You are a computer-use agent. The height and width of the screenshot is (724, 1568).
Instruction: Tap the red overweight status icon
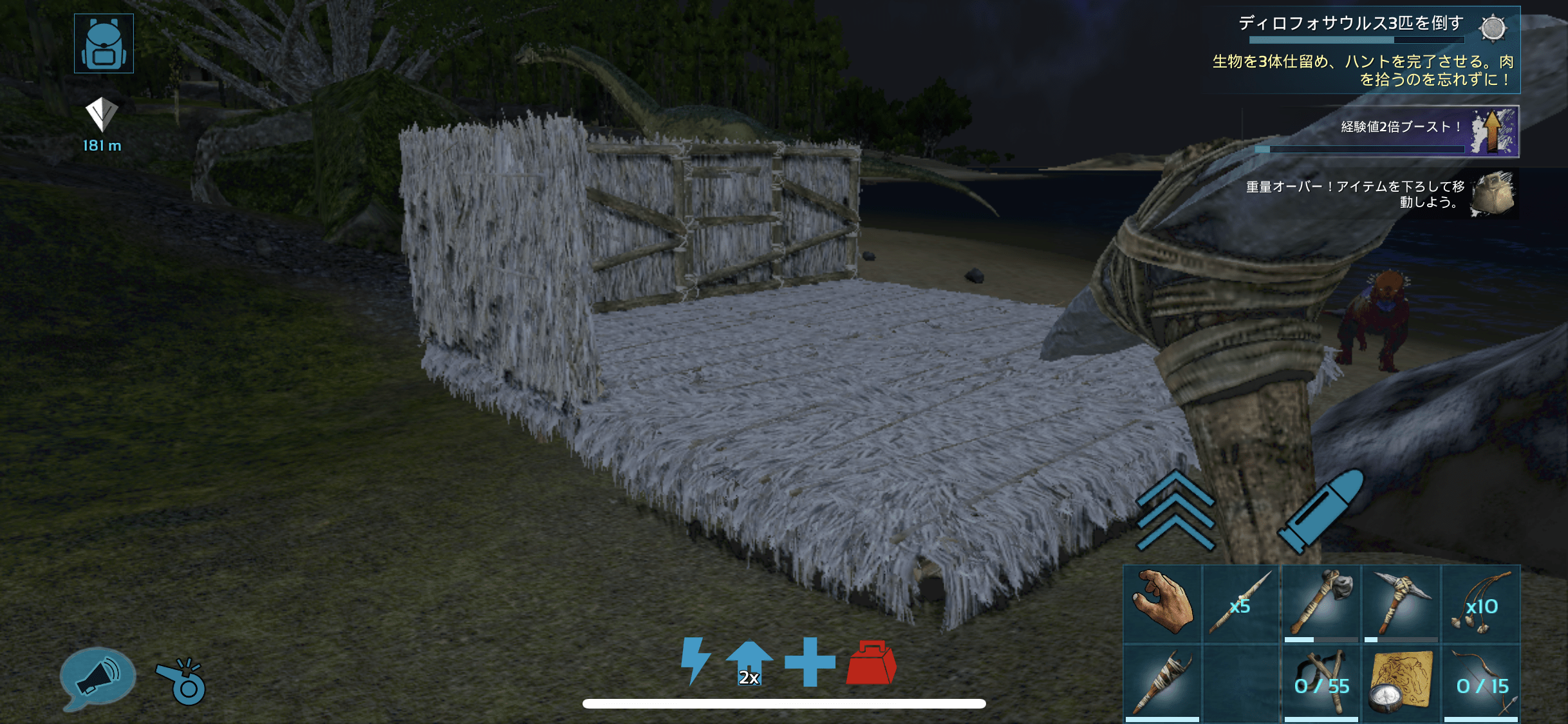pyautogui.click(x=871, y=663)
